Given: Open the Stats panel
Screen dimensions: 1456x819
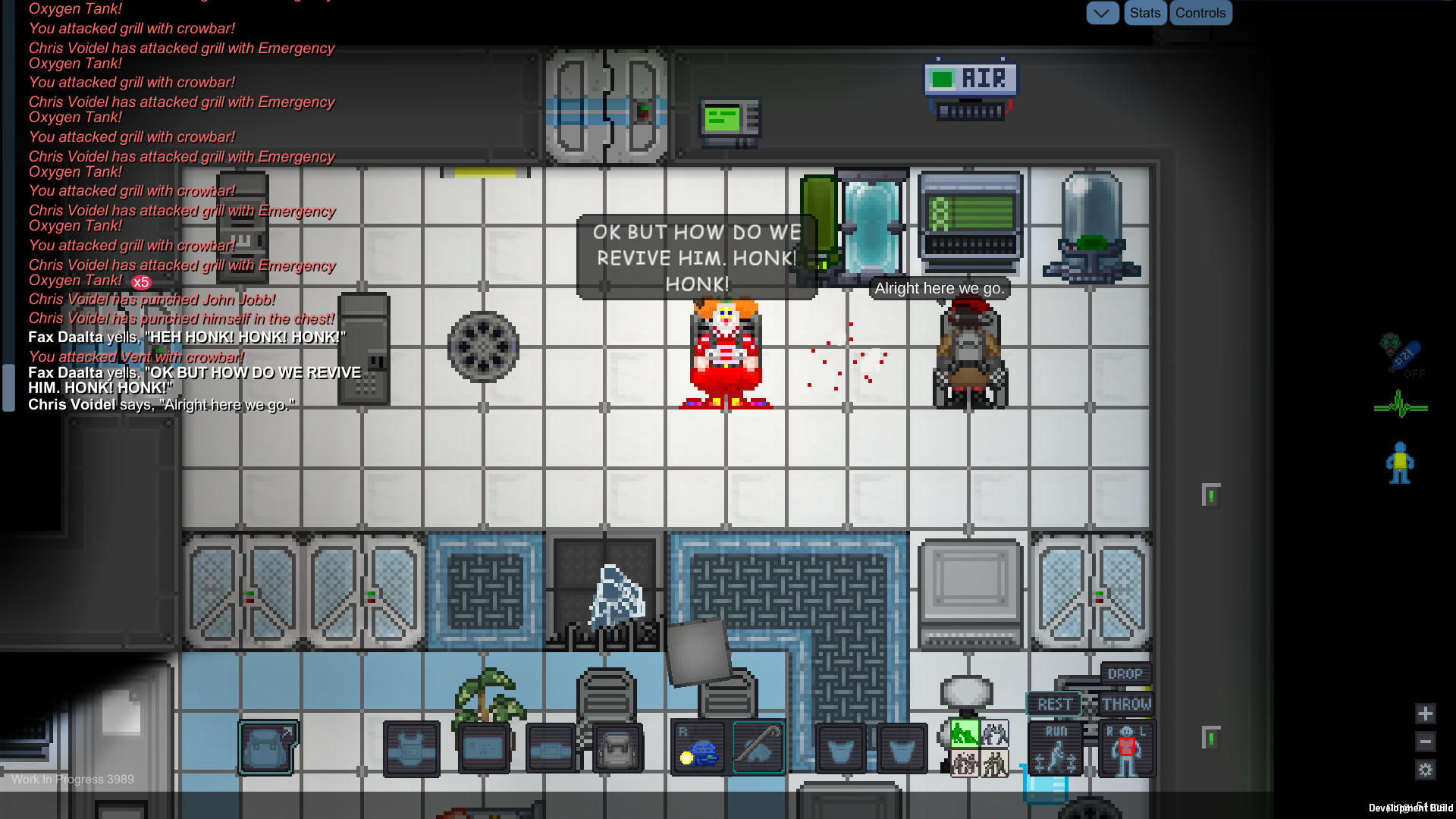Looking at the screenshot, I should tap(1145, 13).
